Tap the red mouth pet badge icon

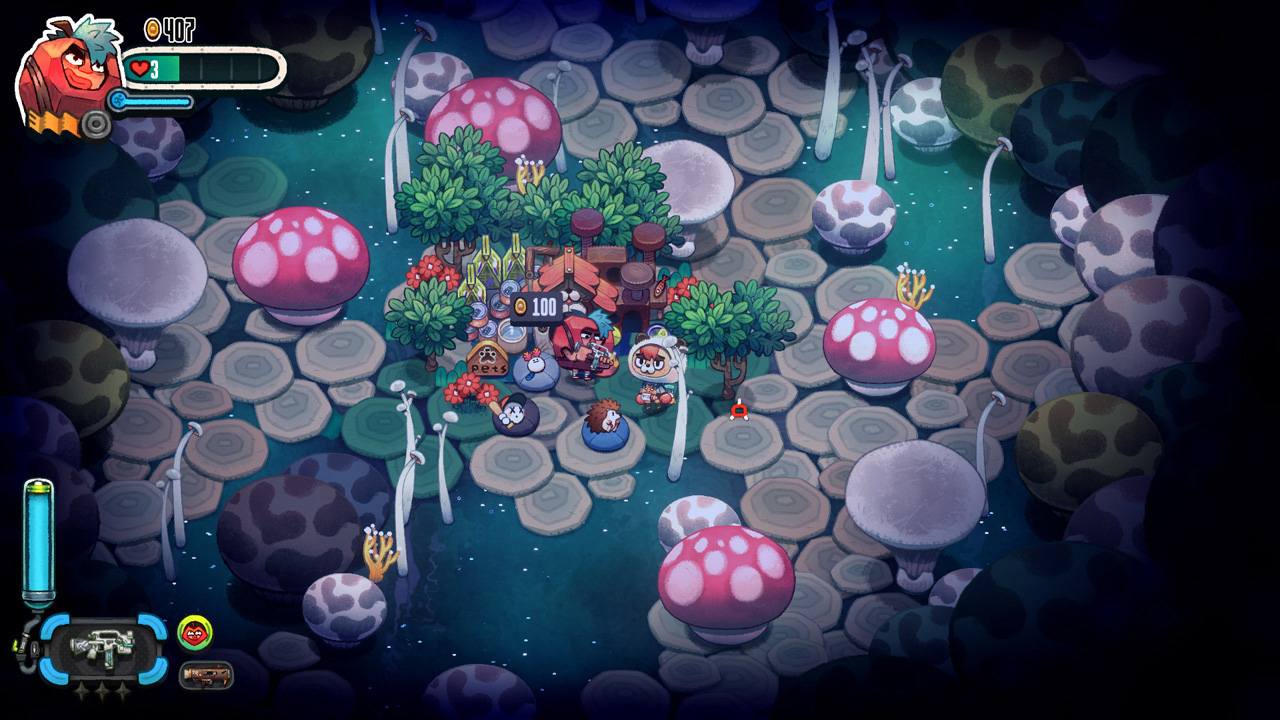(195, 632)
